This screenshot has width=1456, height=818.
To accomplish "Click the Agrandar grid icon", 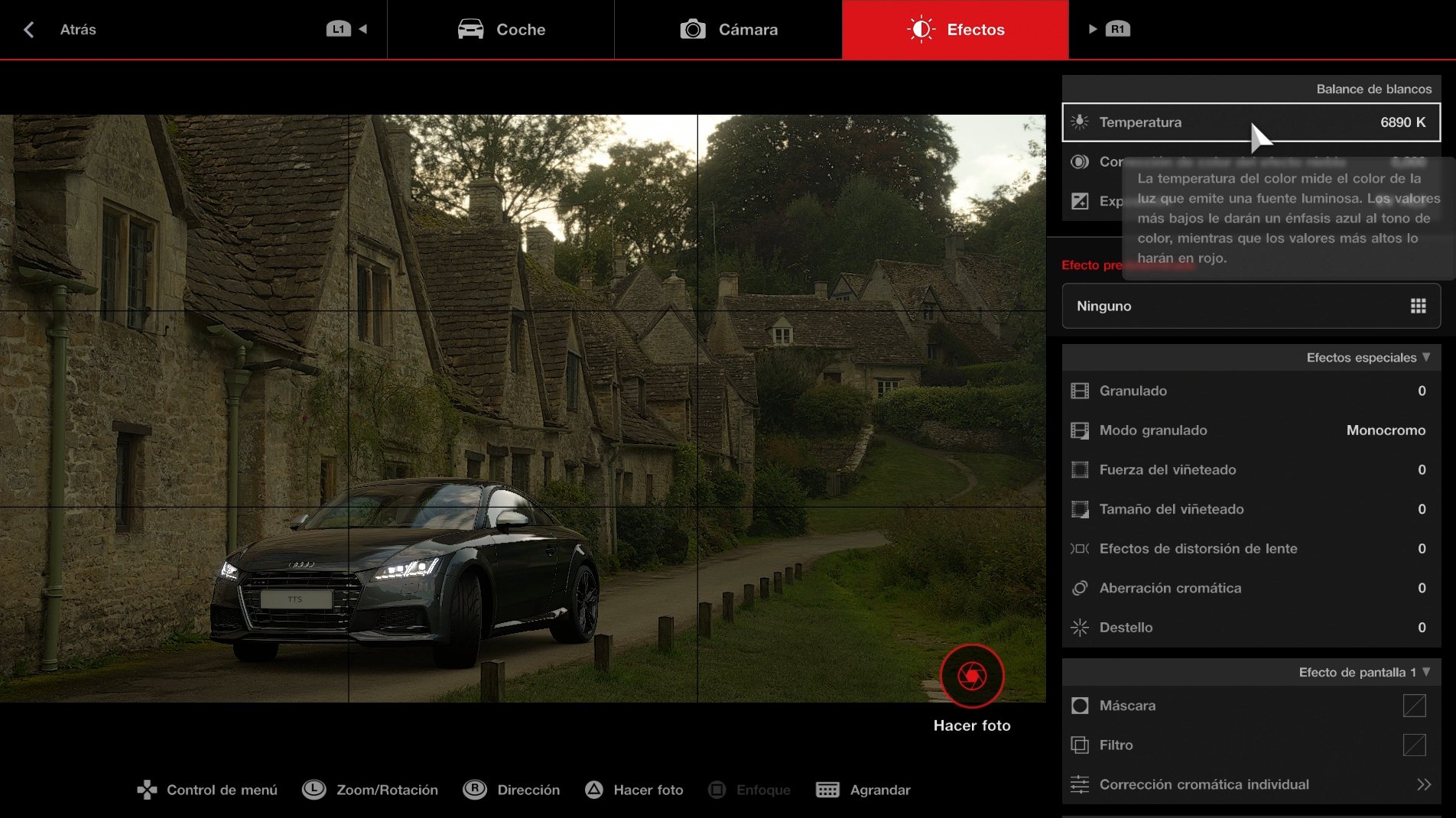I will pyautogui.click(x=828, y=790).
